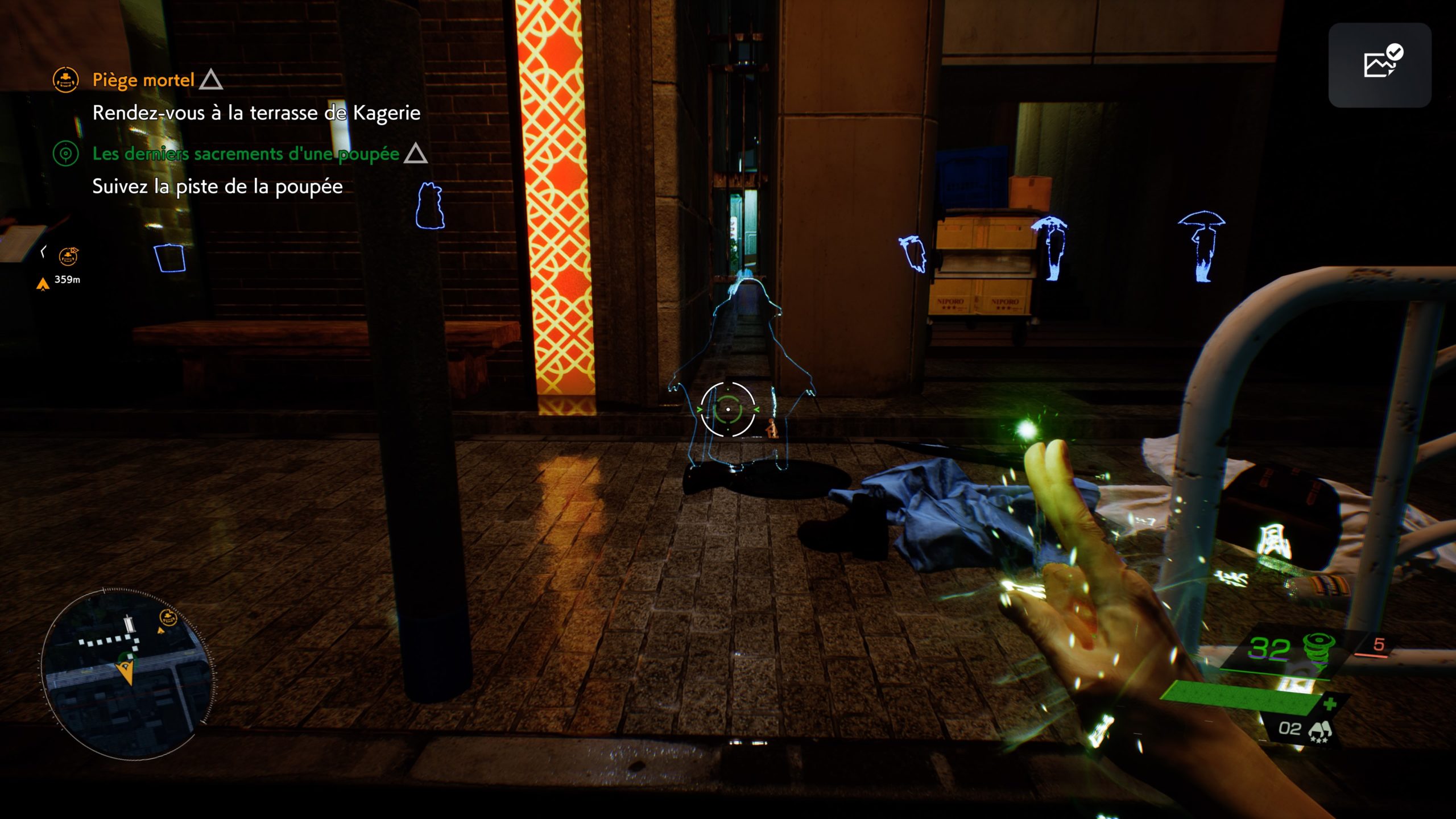Click the green side quest target icon
Image resolution: width=1456 pixels, height=819 pixels.
tap(65, 154)
